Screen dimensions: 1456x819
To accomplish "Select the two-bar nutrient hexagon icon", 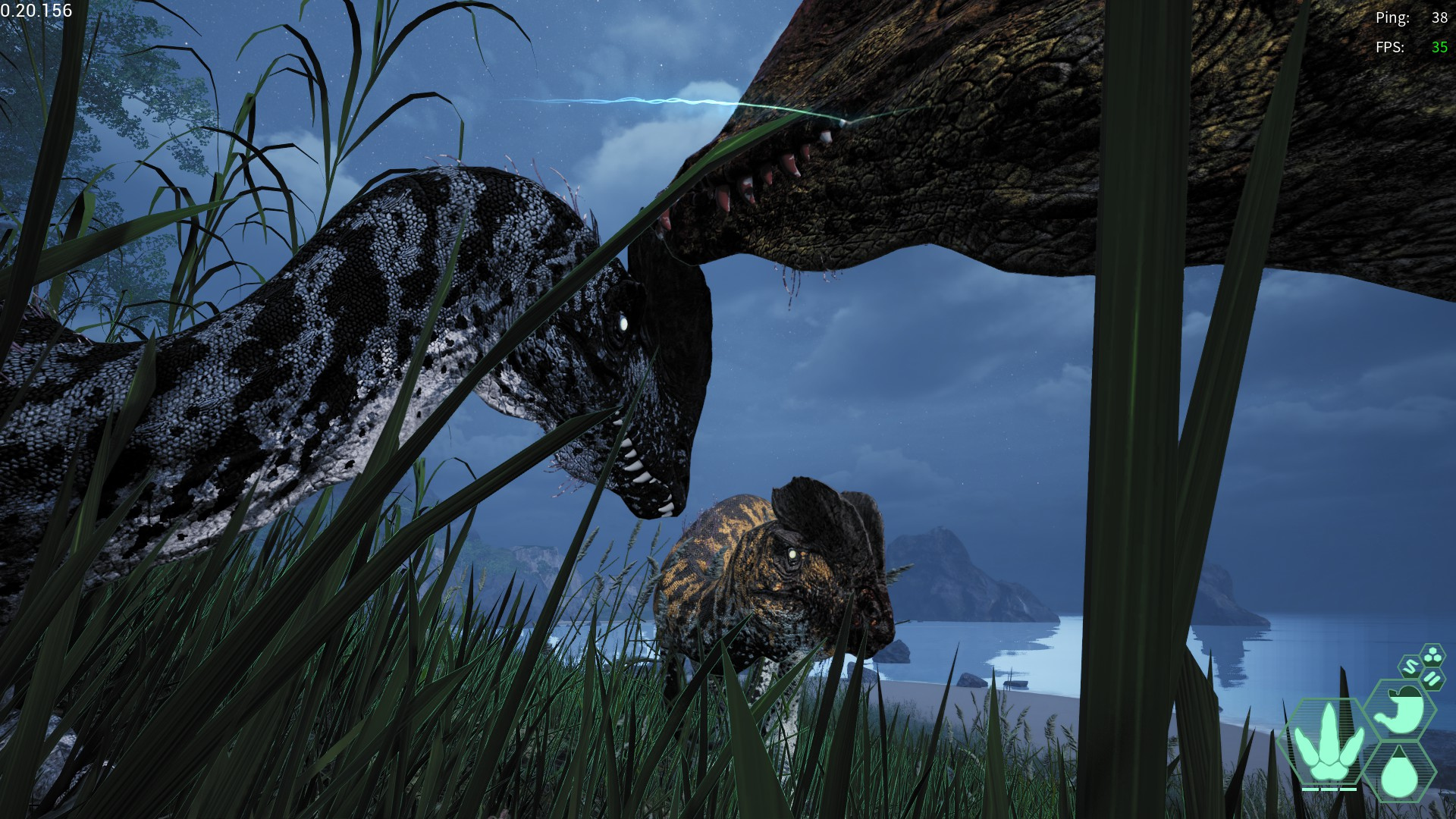I will (1431, 679).
